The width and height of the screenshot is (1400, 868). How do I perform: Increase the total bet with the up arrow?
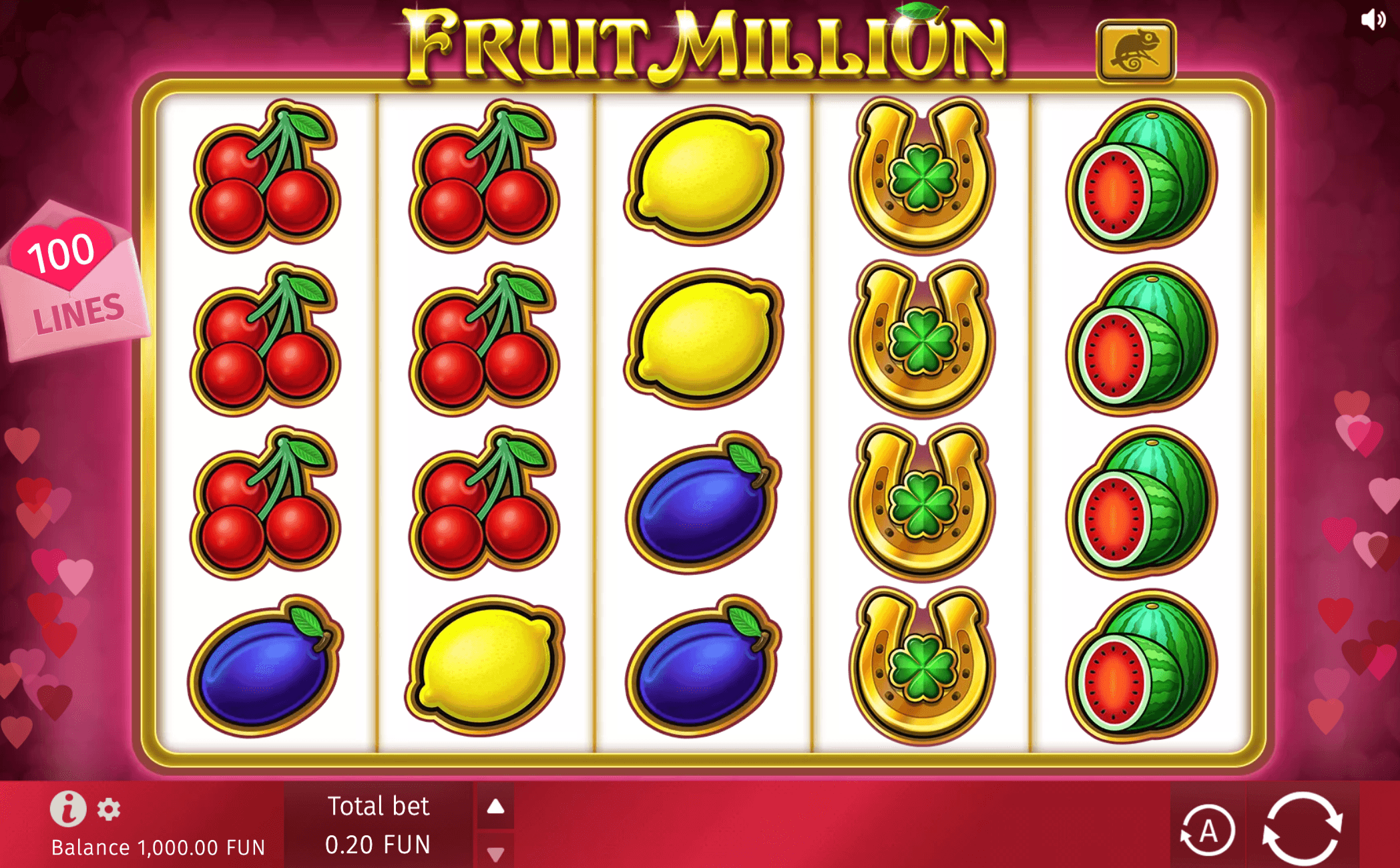(x=494, y=805)
